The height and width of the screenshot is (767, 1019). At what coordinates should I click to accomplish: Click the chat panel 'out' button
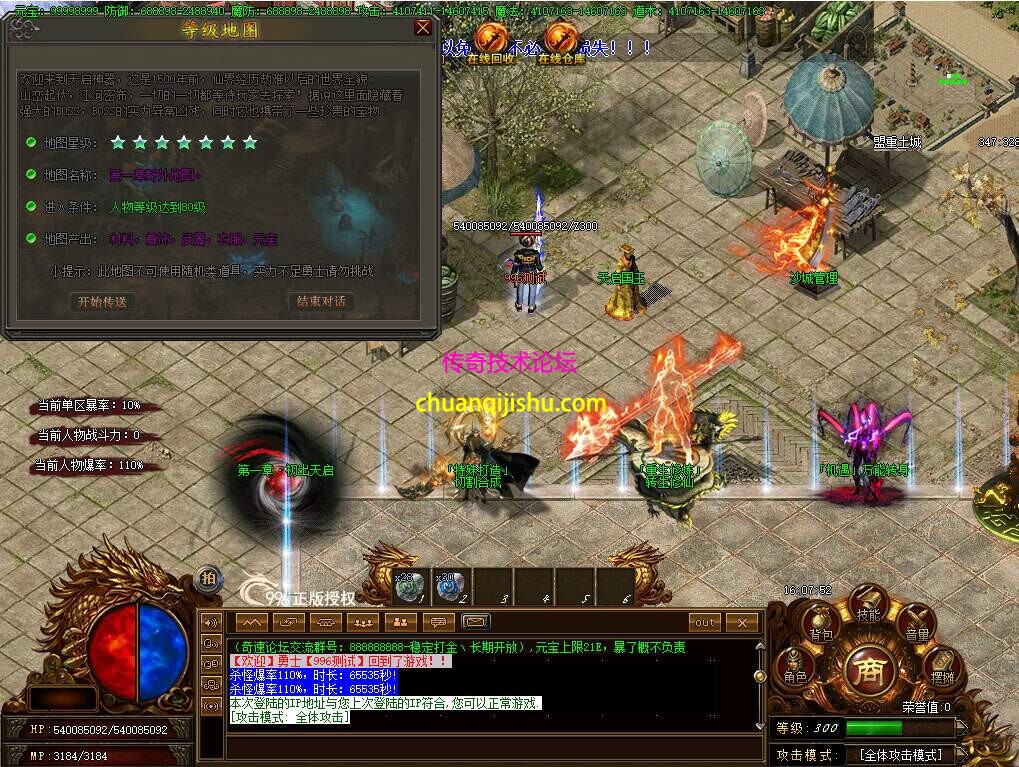[x=706, y=622]
